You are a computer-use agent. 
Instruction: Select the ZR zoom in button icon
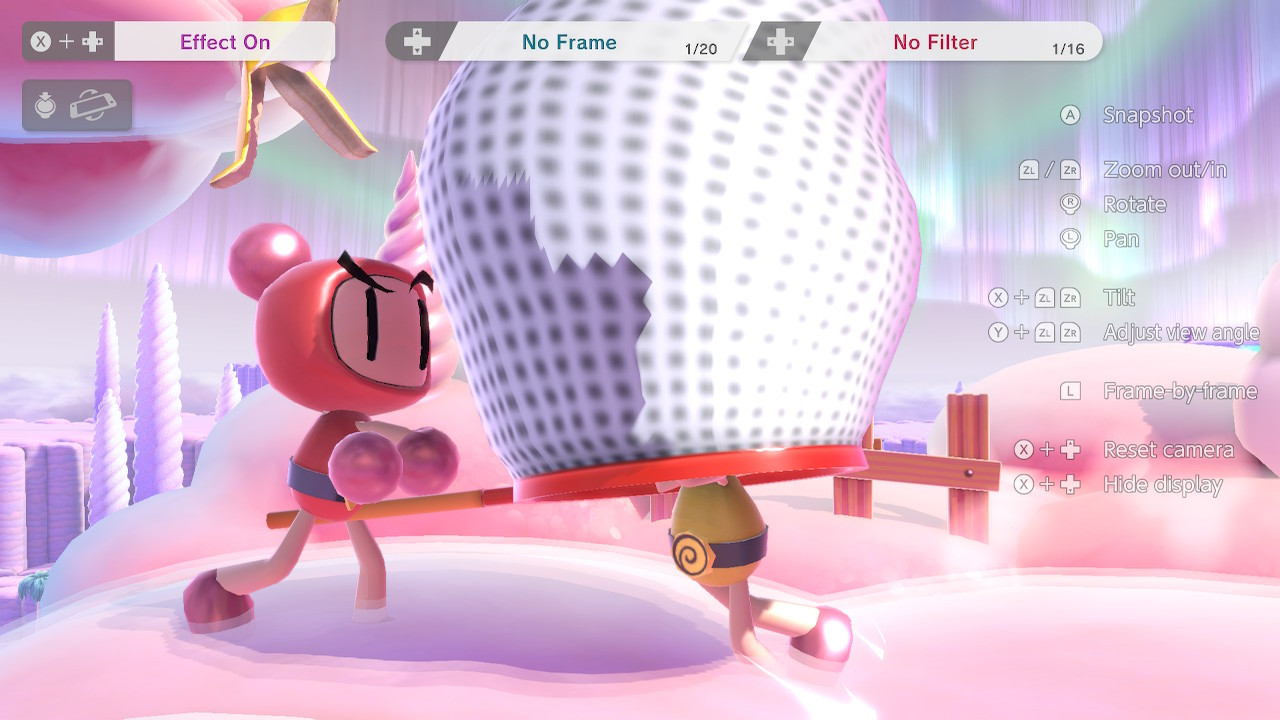[x=1071, y=170]
